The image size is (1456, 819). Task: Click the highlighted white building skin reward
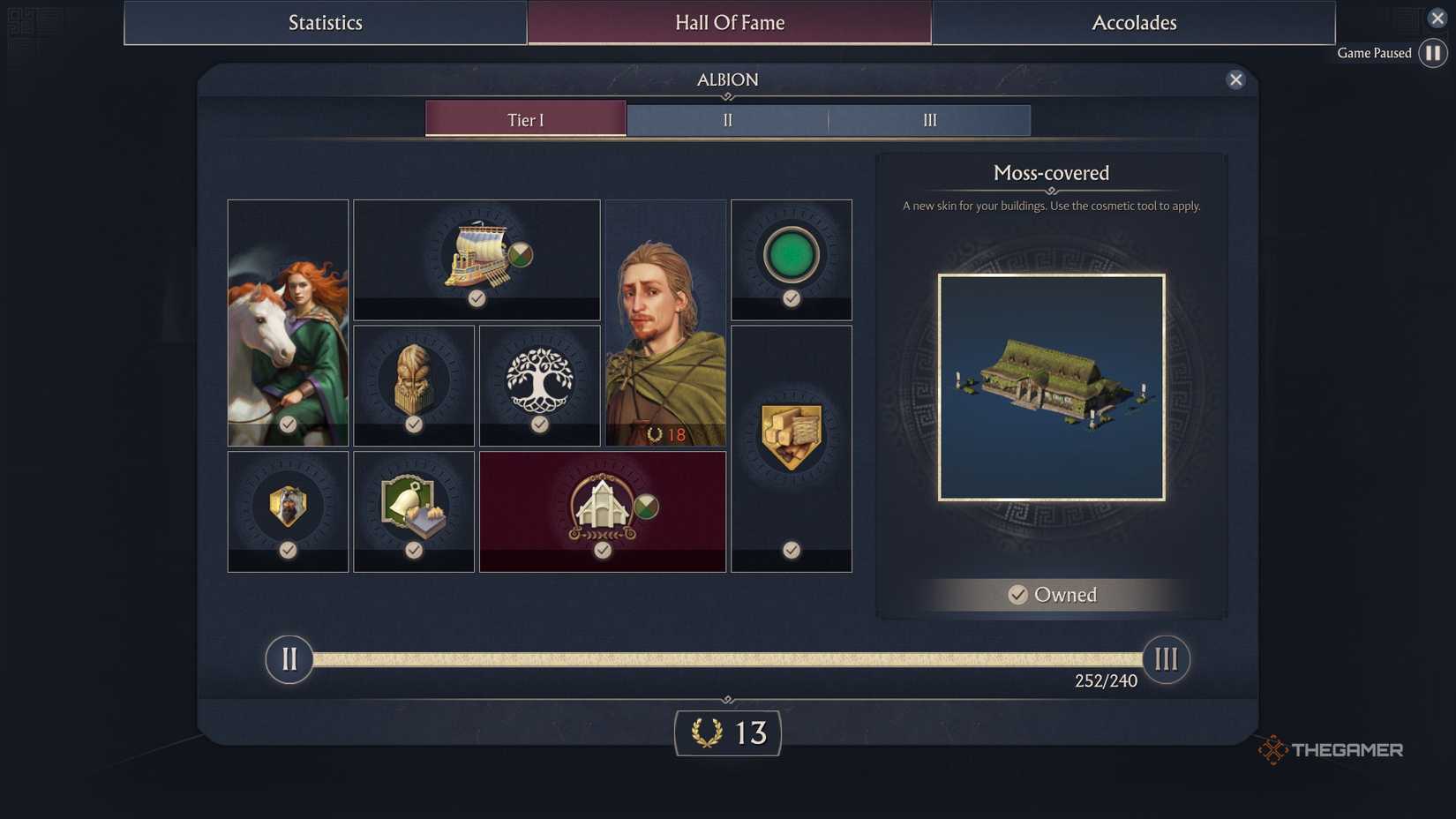pos(603,510)
